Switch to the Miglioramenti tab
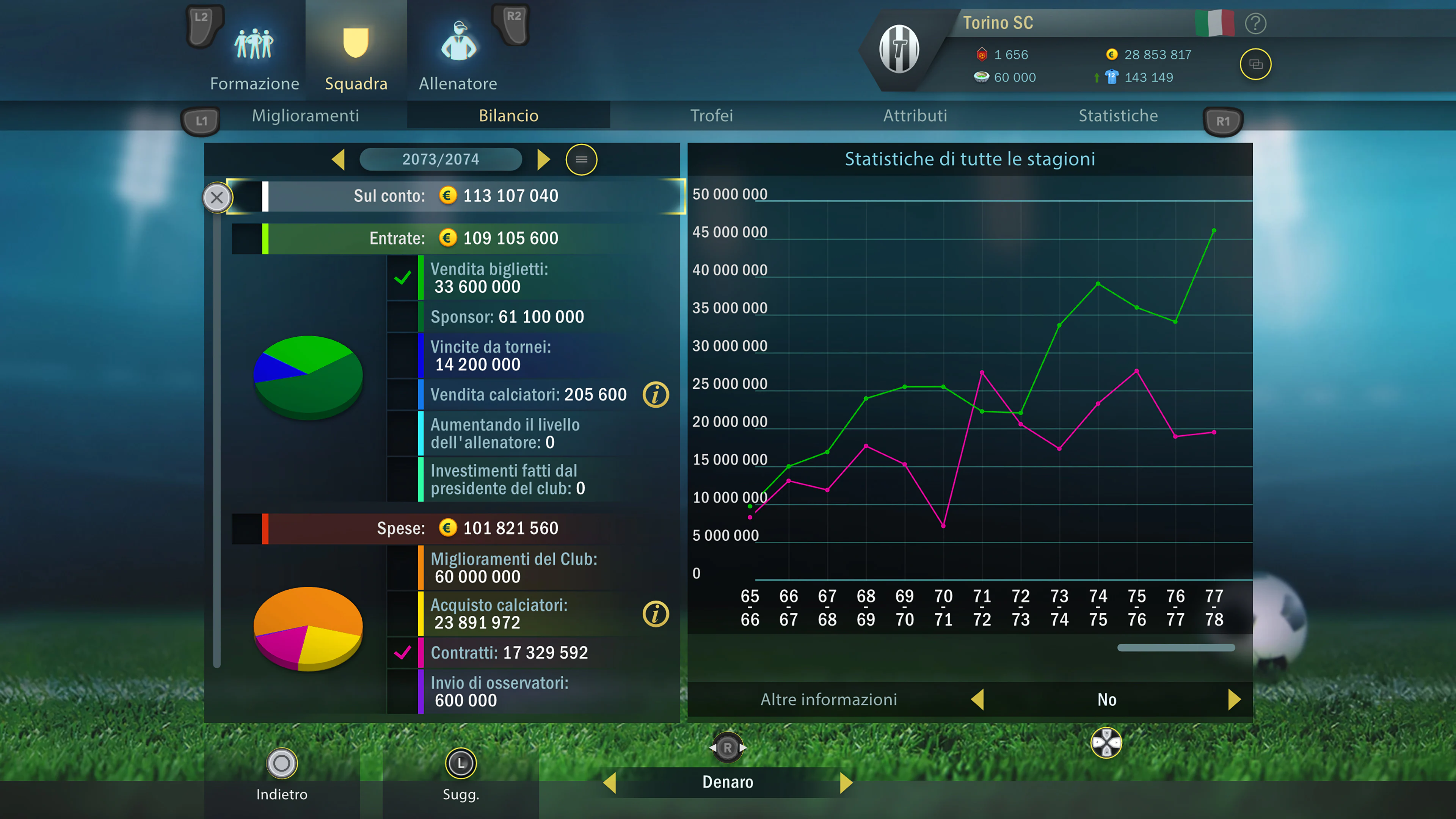 305,116
